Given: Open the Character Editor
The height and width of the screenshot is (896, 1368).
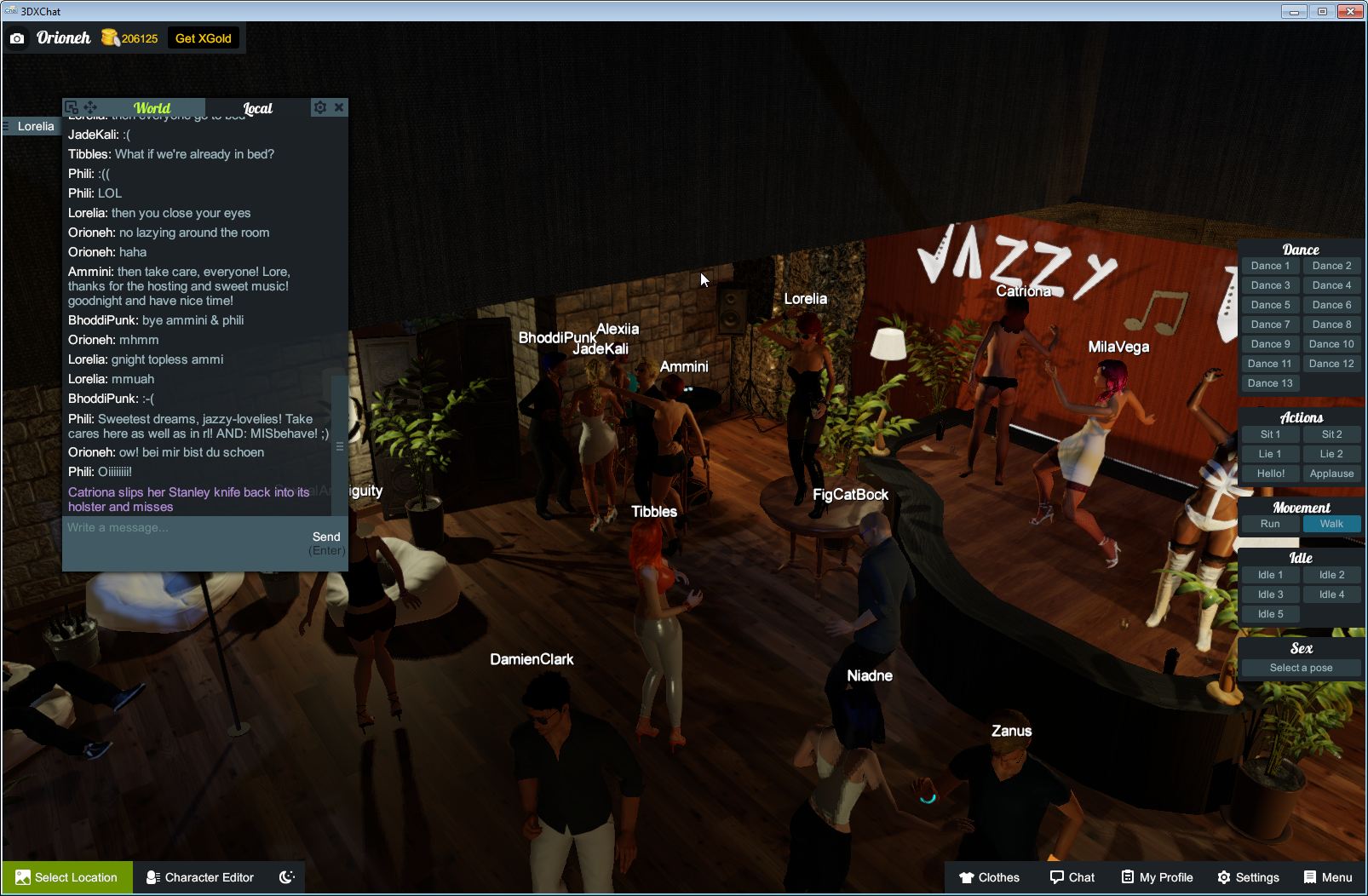Looking at the screenshot, I should coord(199,877).
